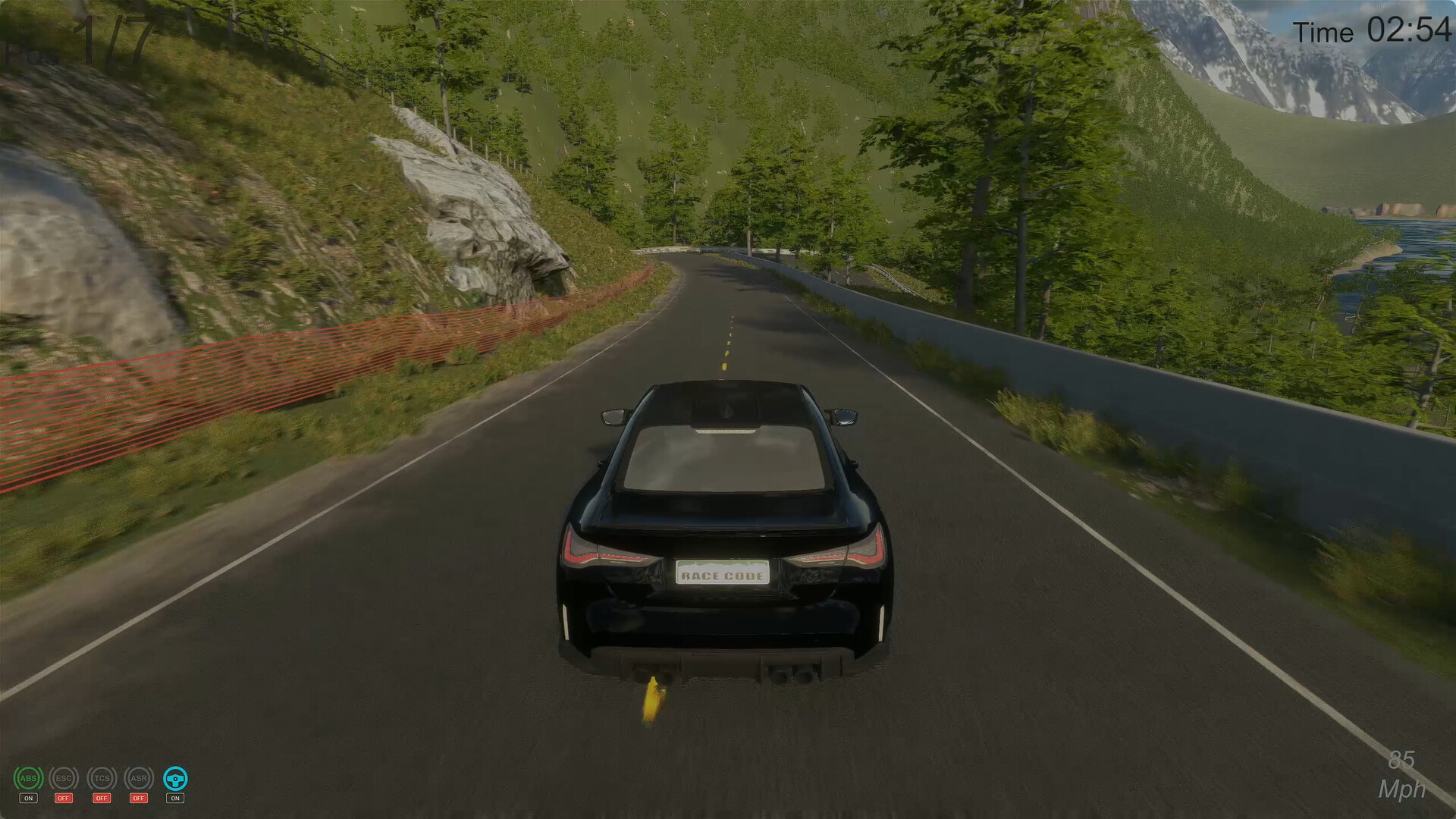Select the green ABS braking assist icon

(x=28, y=778)
